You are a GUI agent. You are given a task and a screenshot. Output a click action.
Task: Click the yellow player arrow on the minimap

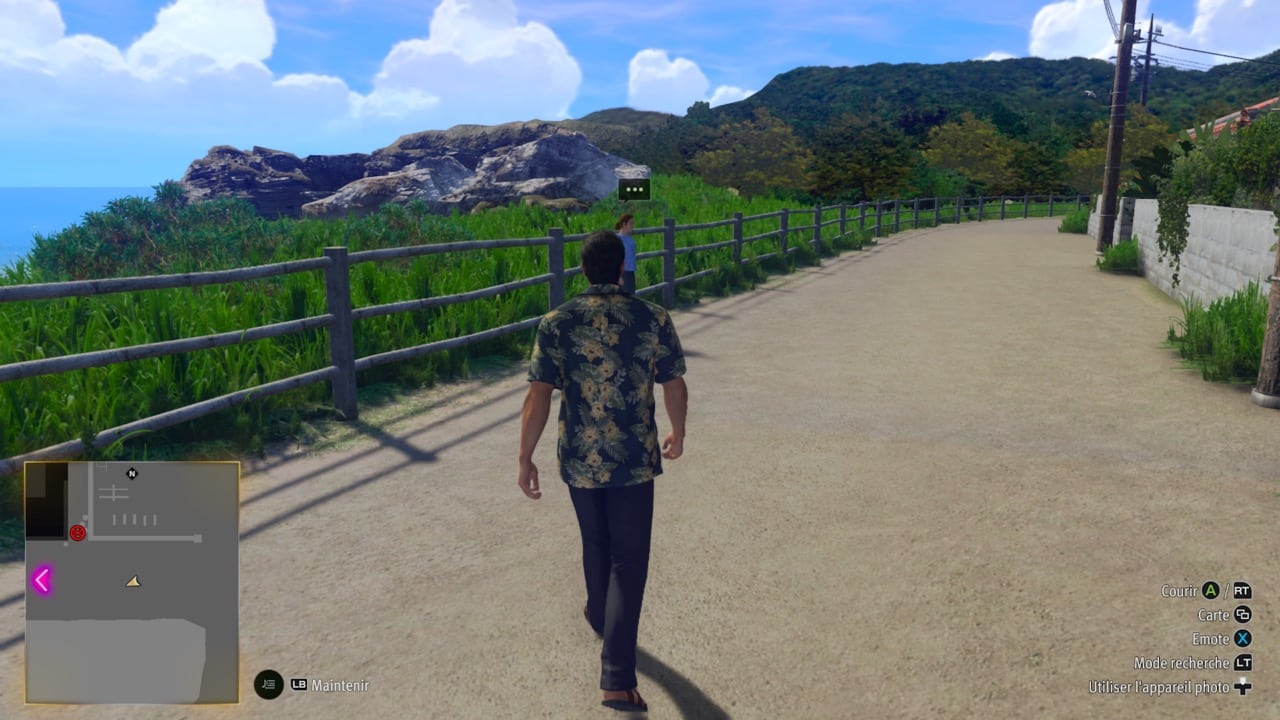click(133, 581)
